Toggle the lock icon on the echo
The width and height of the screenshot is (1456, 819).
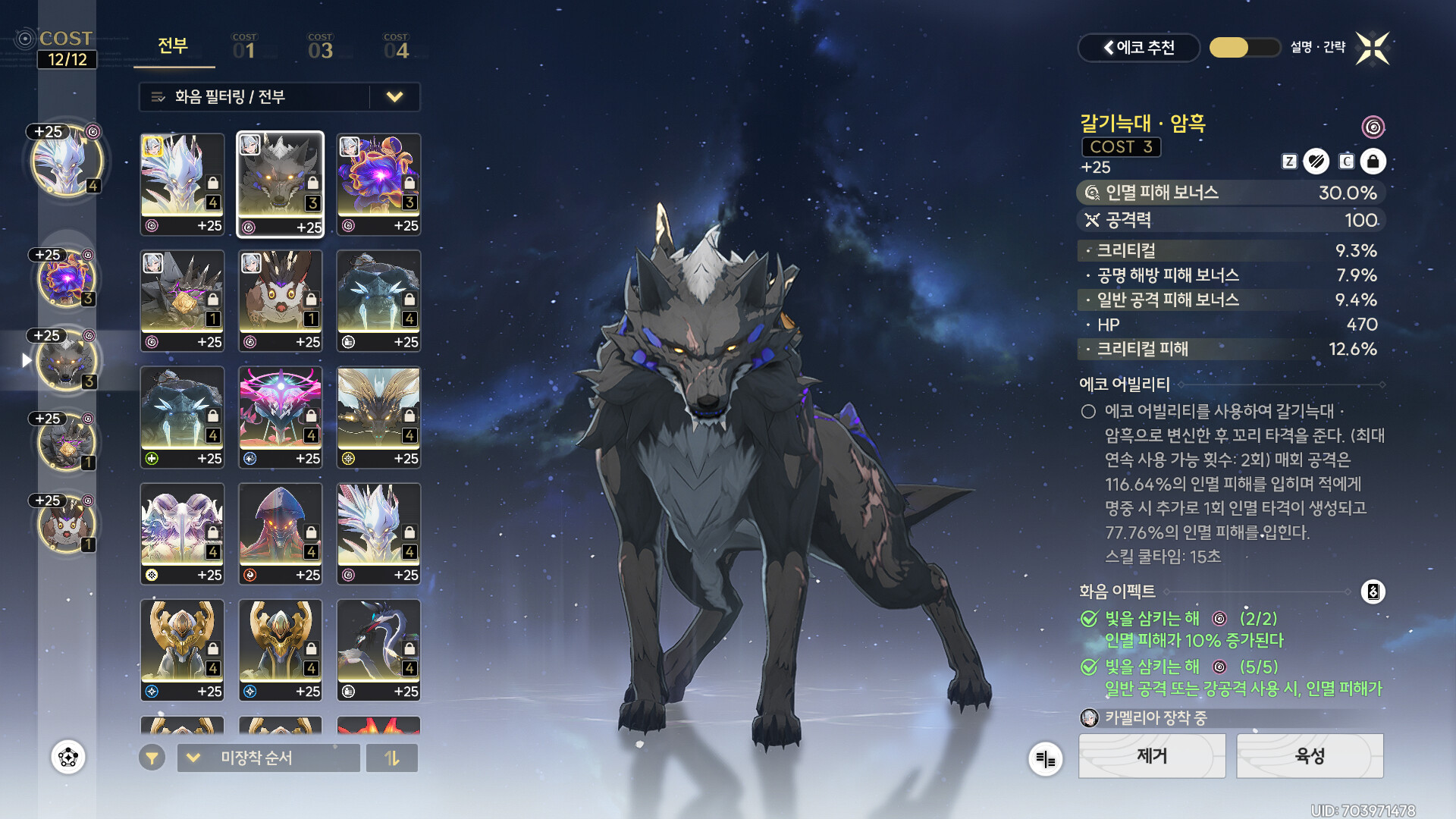[1373, 162]
